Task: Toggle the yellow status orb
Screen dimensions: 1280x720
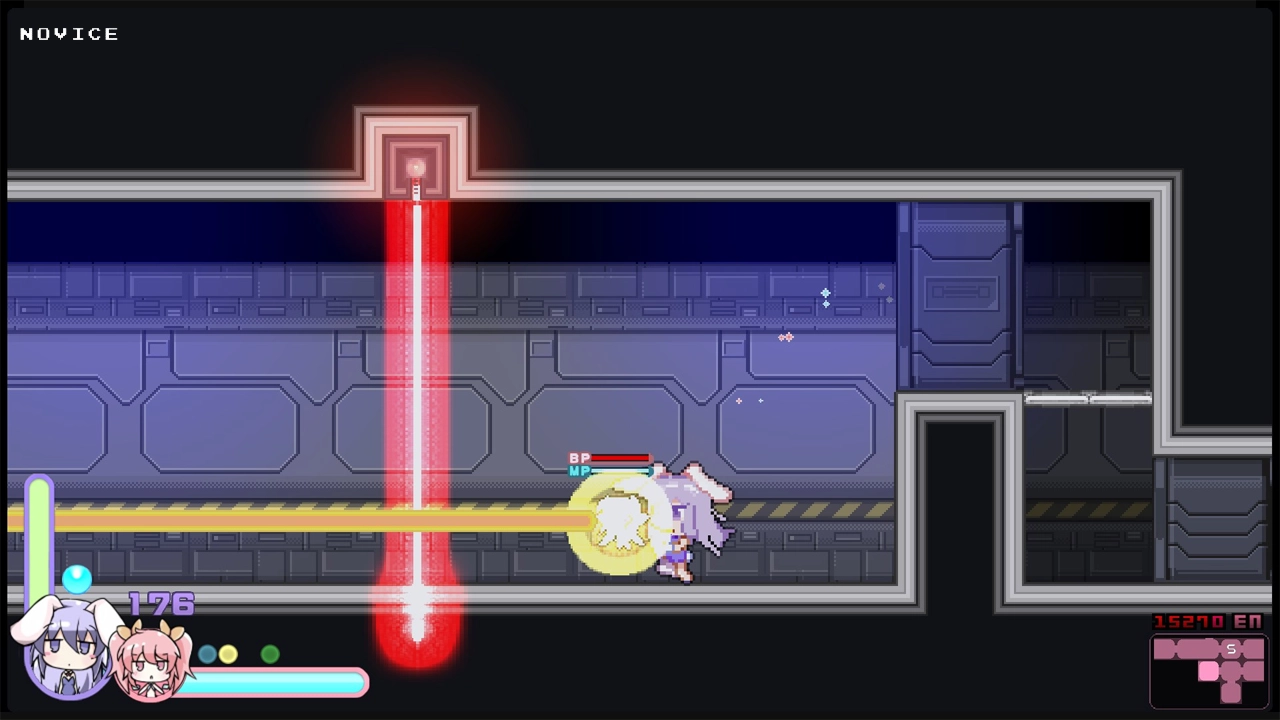Action: point(228,654)
